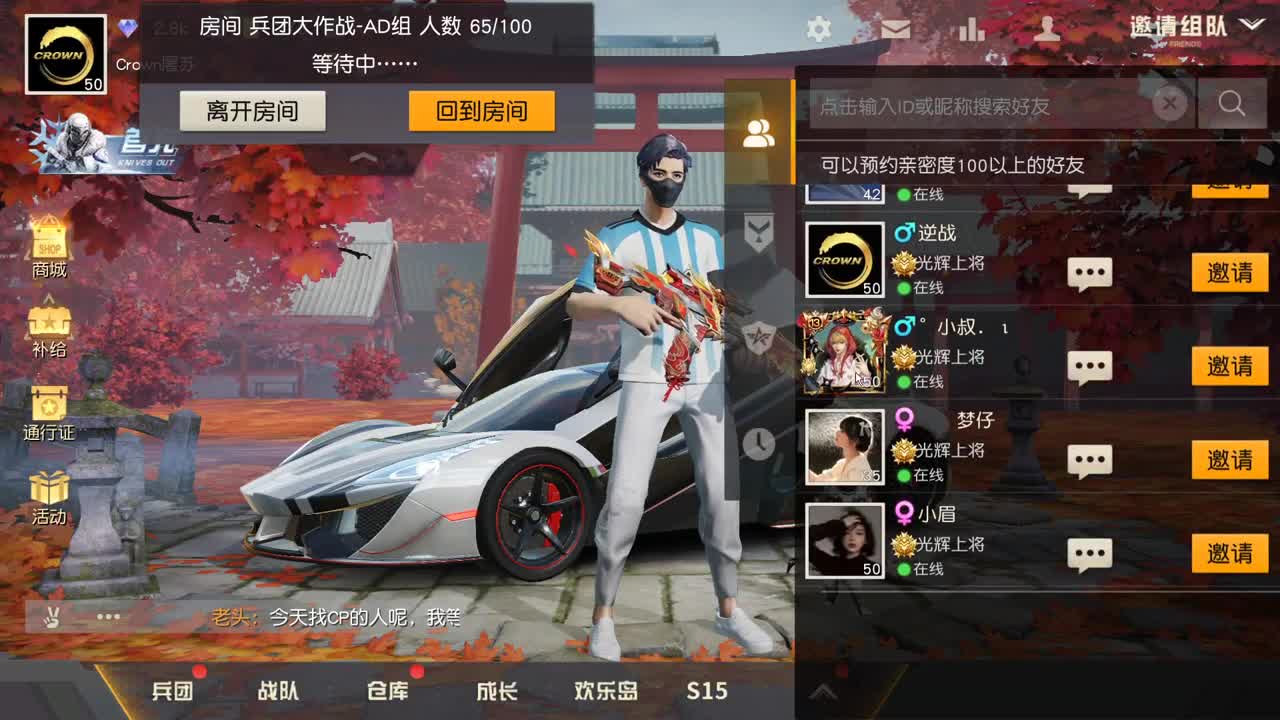Open the settings gear at the top
Image resolution: width=1280 pixels, height=720 pixels.
[x=818, y=29]
